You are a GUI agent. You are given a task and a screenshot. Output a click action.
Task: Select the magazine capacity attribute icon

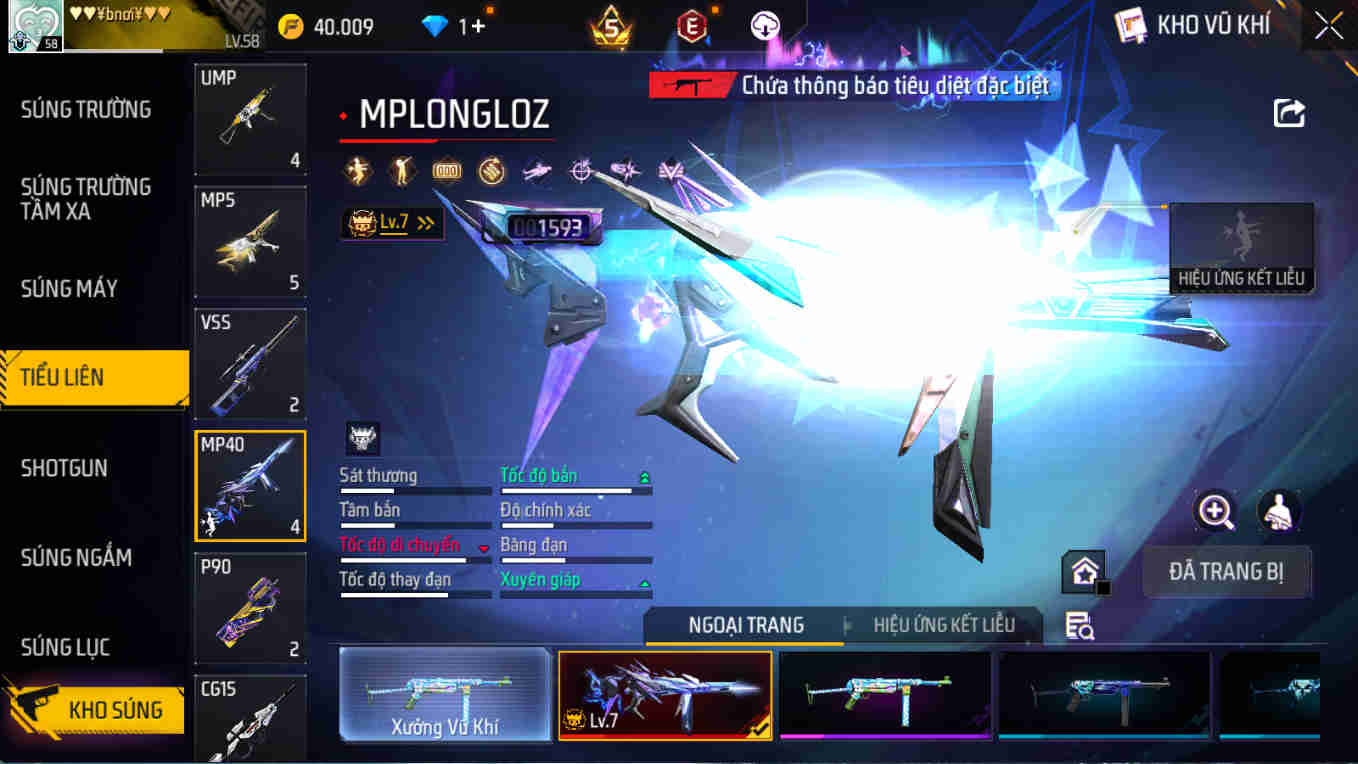click(448, 170)
